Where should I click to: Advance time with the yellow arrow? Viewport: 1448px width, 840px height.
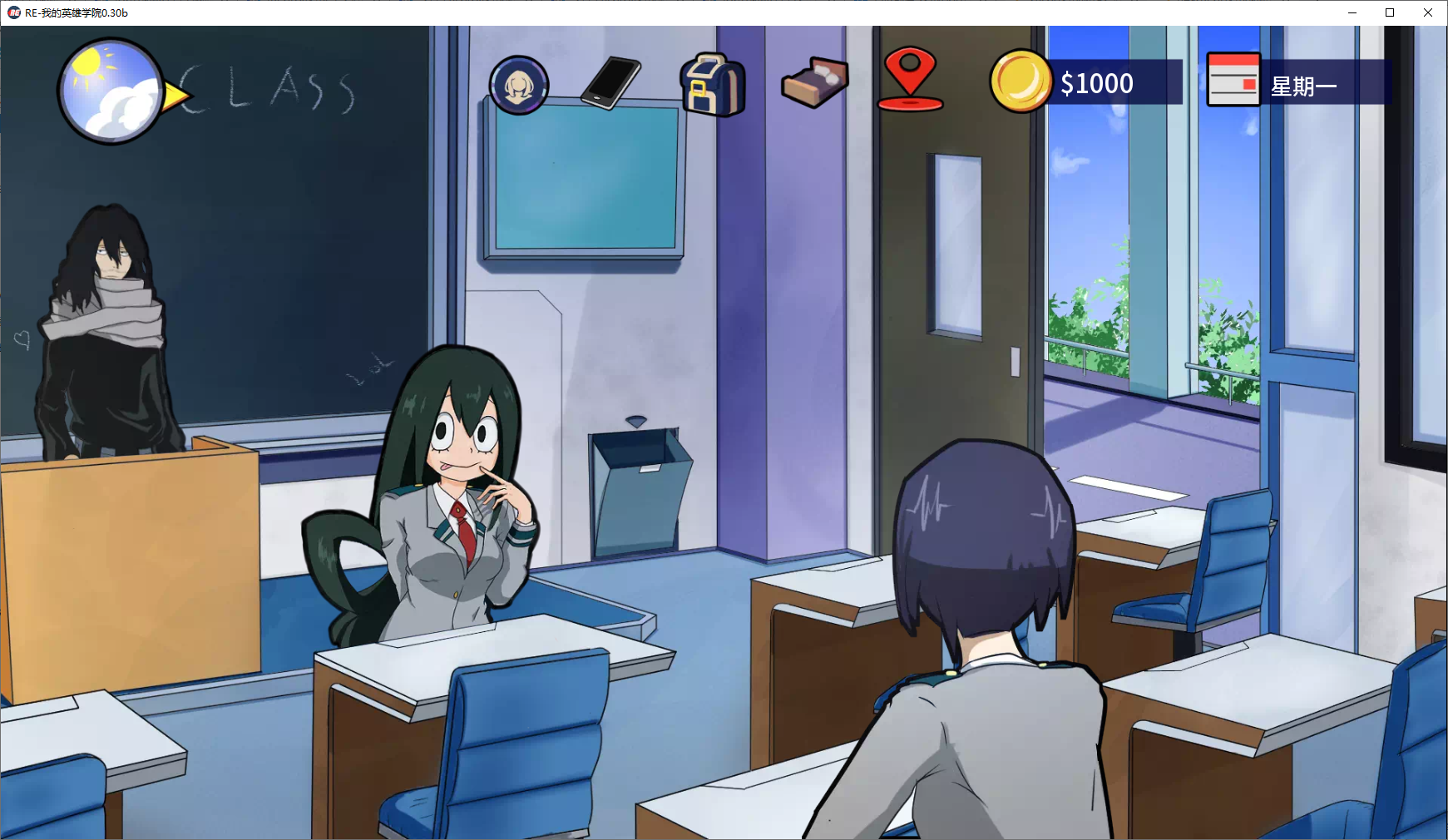pos(176,96)
